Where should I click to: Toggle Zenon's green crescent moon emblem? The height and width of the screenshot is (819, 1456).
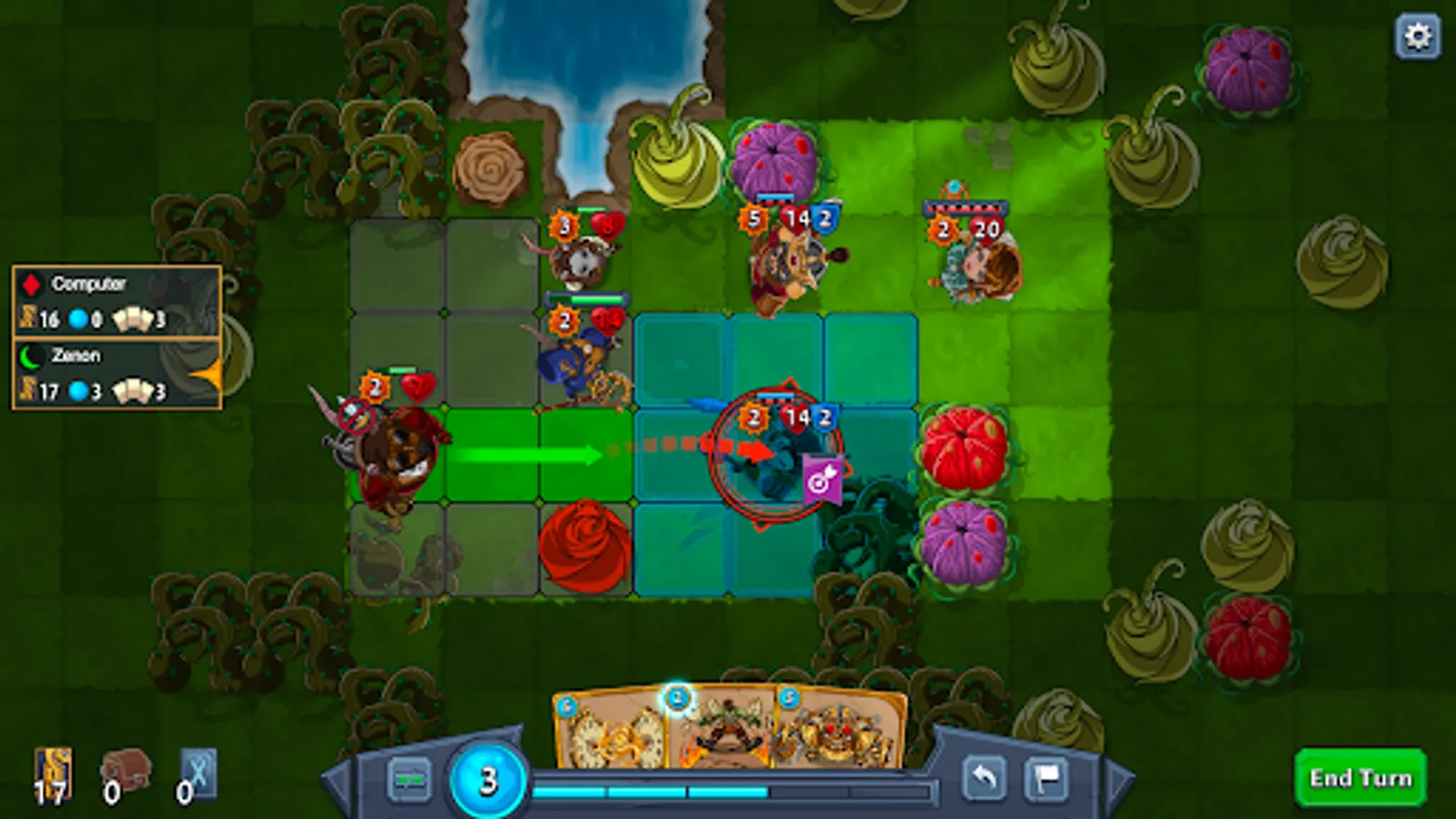29,356
